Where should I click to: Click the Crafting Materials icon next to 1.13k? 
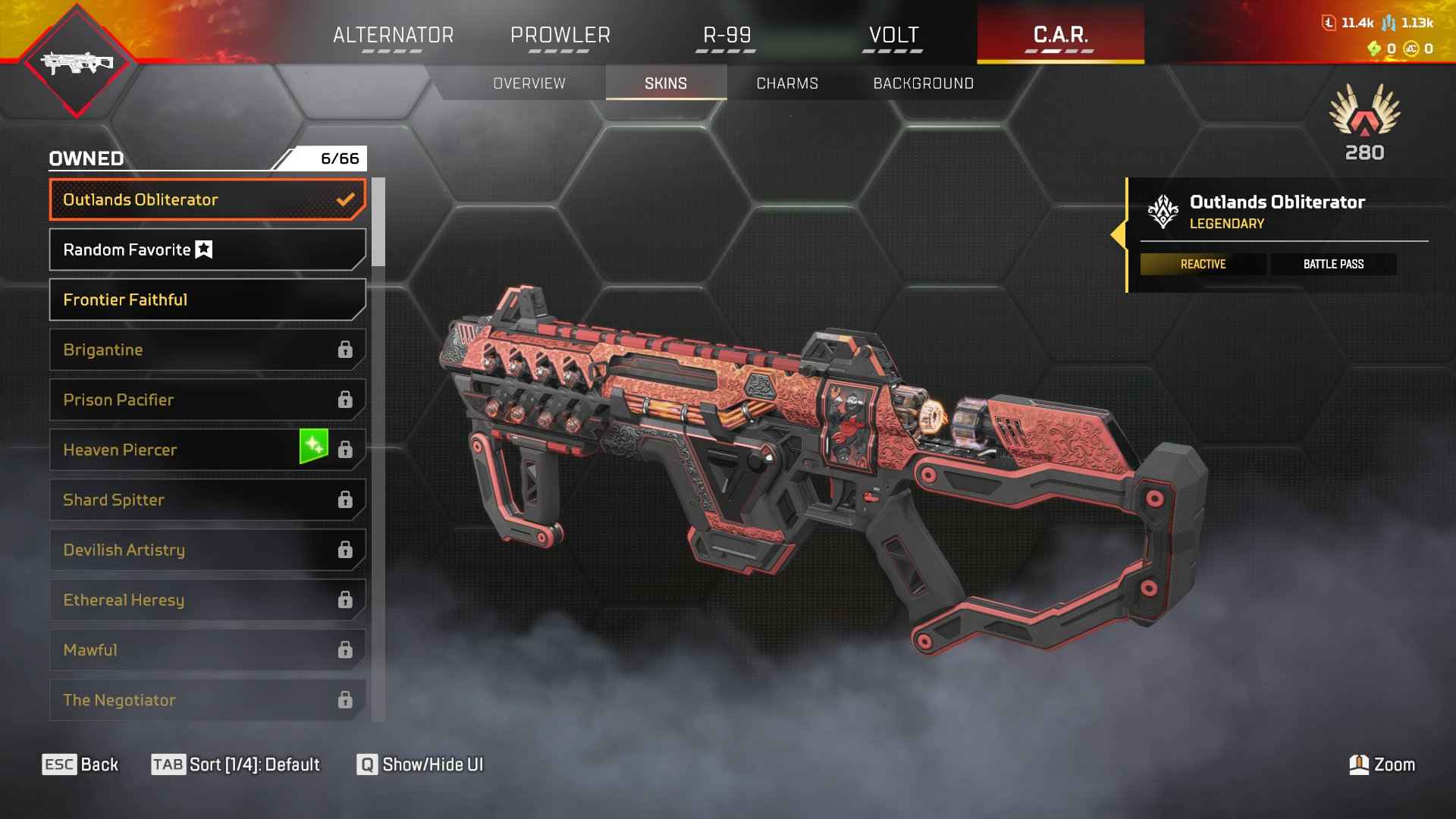click(x=1389, y=23)
